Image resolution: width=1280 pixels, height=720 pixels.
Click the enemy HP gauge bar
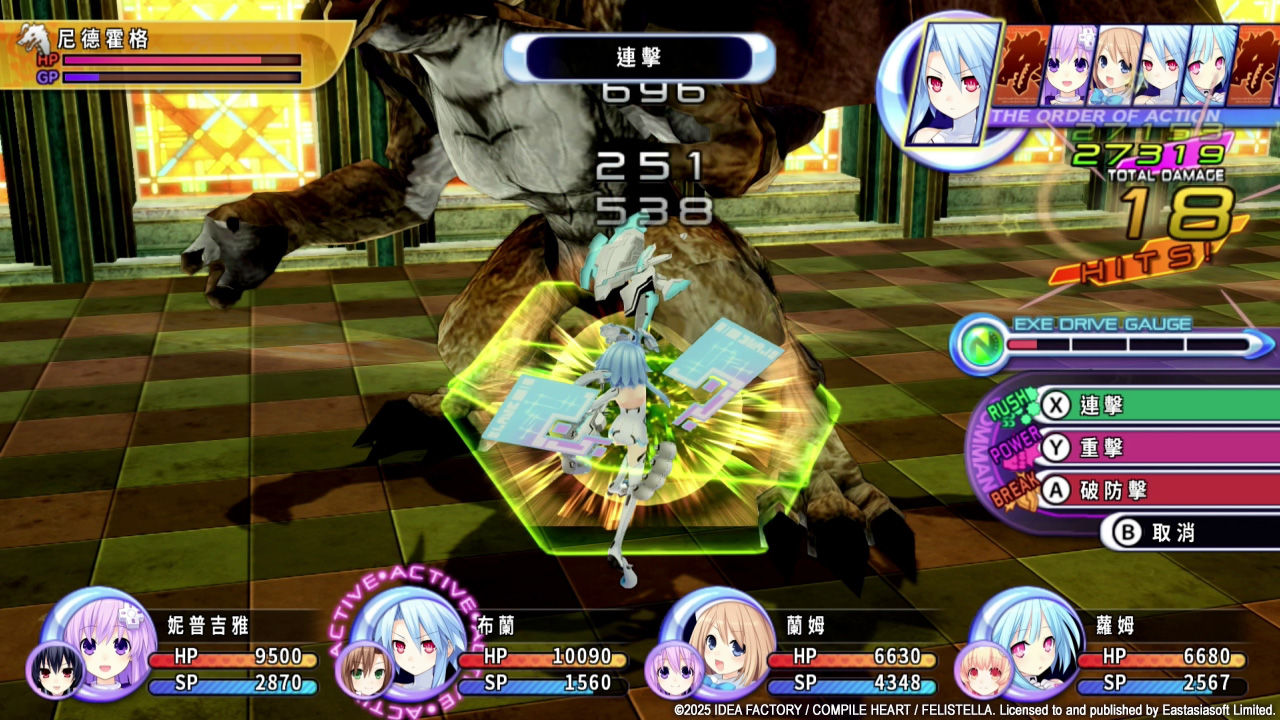click(180, 62)
